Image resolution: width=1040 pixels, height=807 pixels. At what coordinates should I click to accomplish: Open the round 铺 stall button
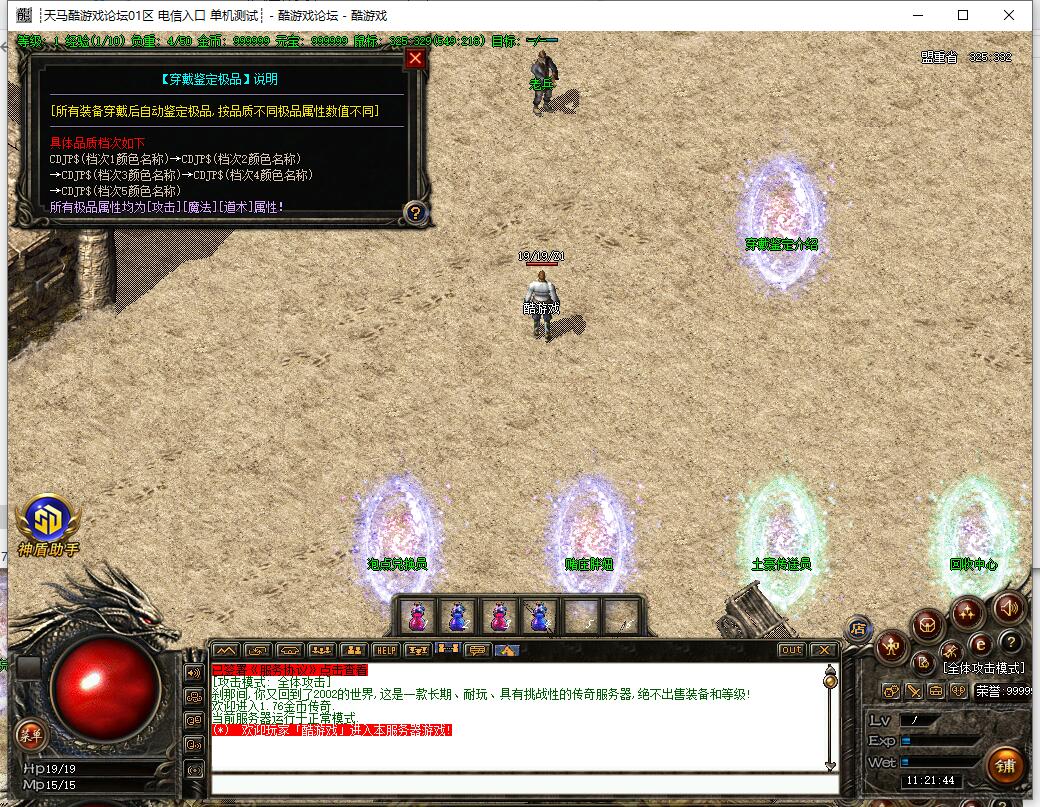(x=1005, y=767)
